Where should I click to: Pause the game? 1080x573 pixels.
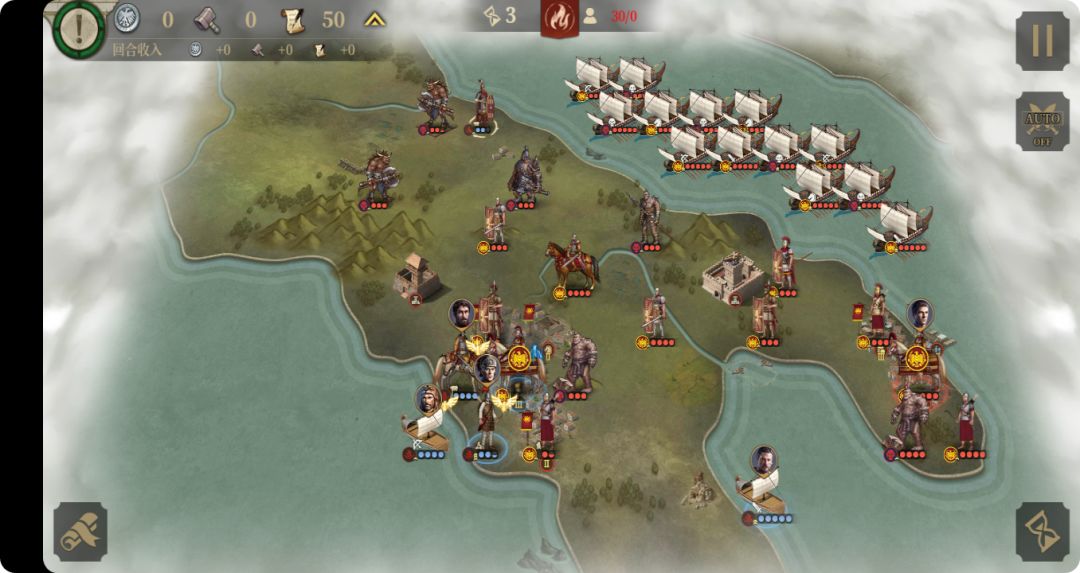tap(1042, 41)
